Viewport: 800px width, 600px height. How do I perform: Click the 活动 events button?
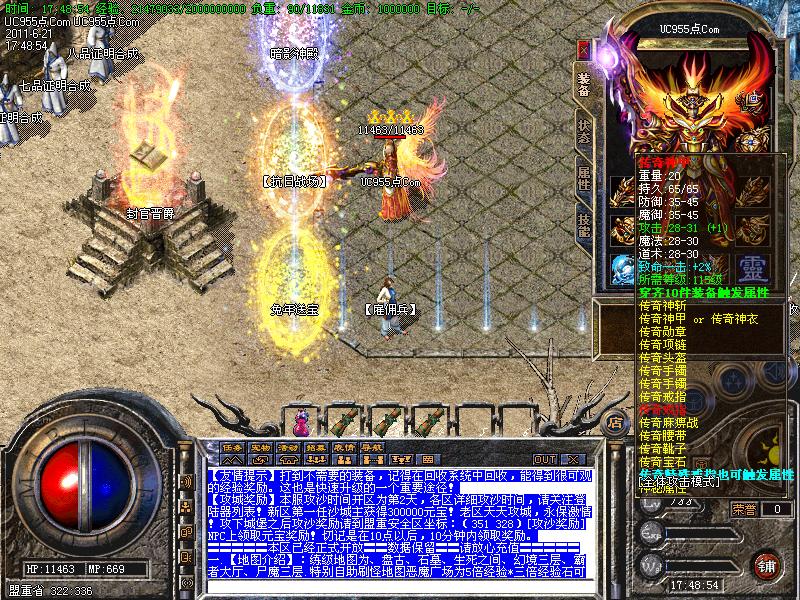(288, 447)
